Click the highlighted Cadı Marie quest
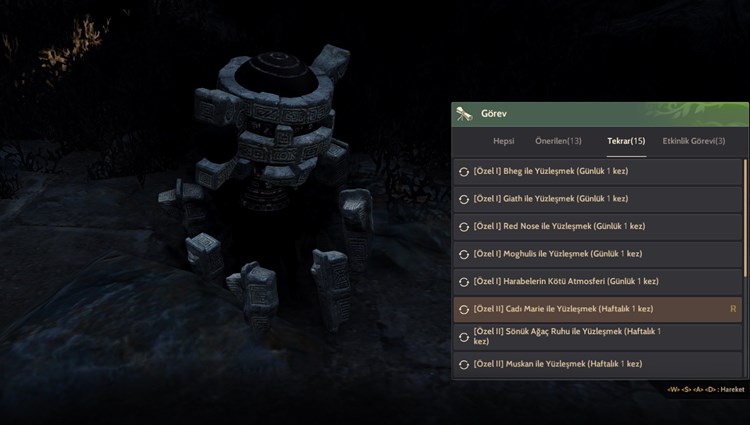 tap(597, 309)
